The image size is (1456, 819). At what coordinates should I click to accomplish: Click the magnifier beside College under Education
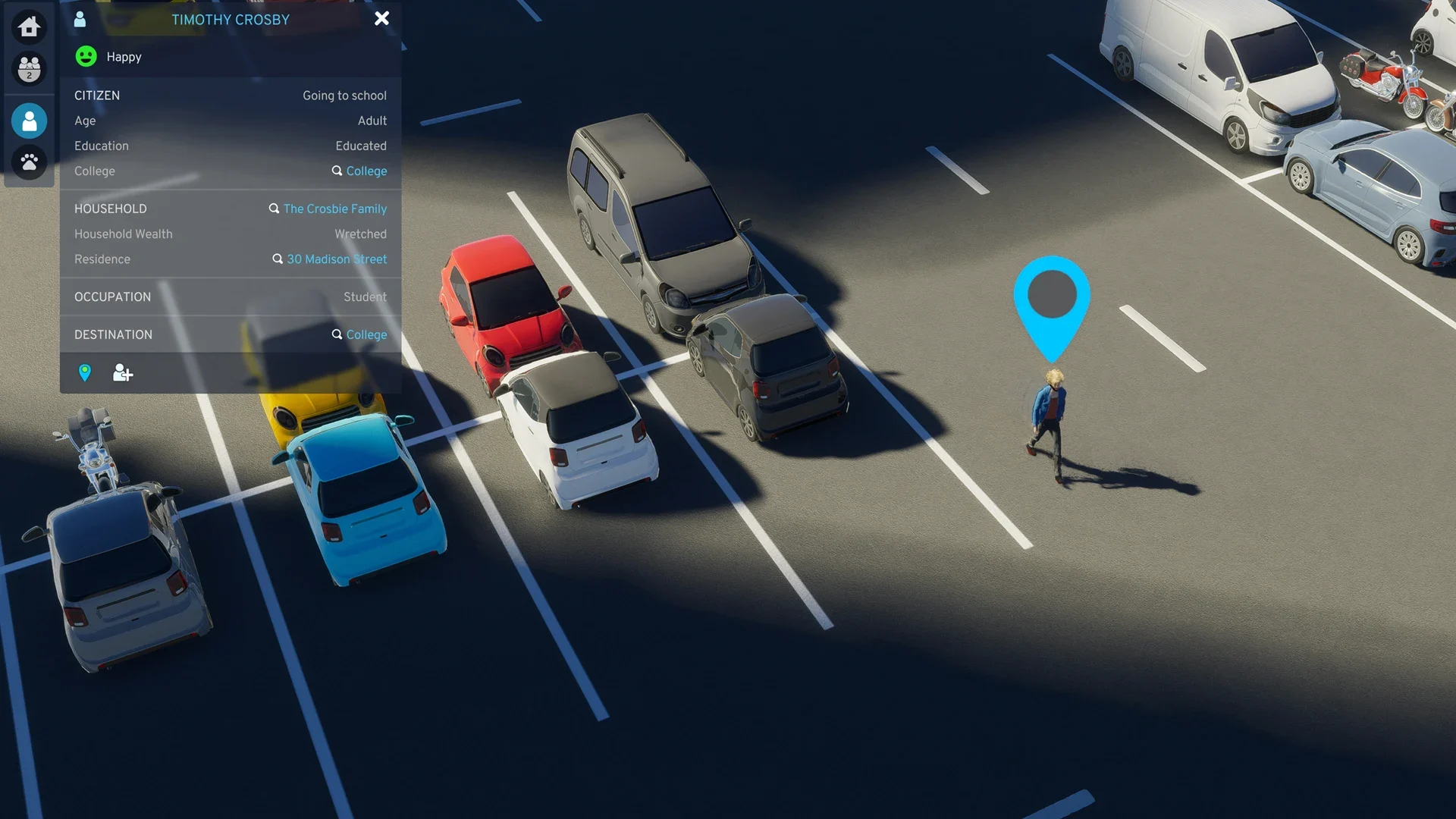coord(337,171)
